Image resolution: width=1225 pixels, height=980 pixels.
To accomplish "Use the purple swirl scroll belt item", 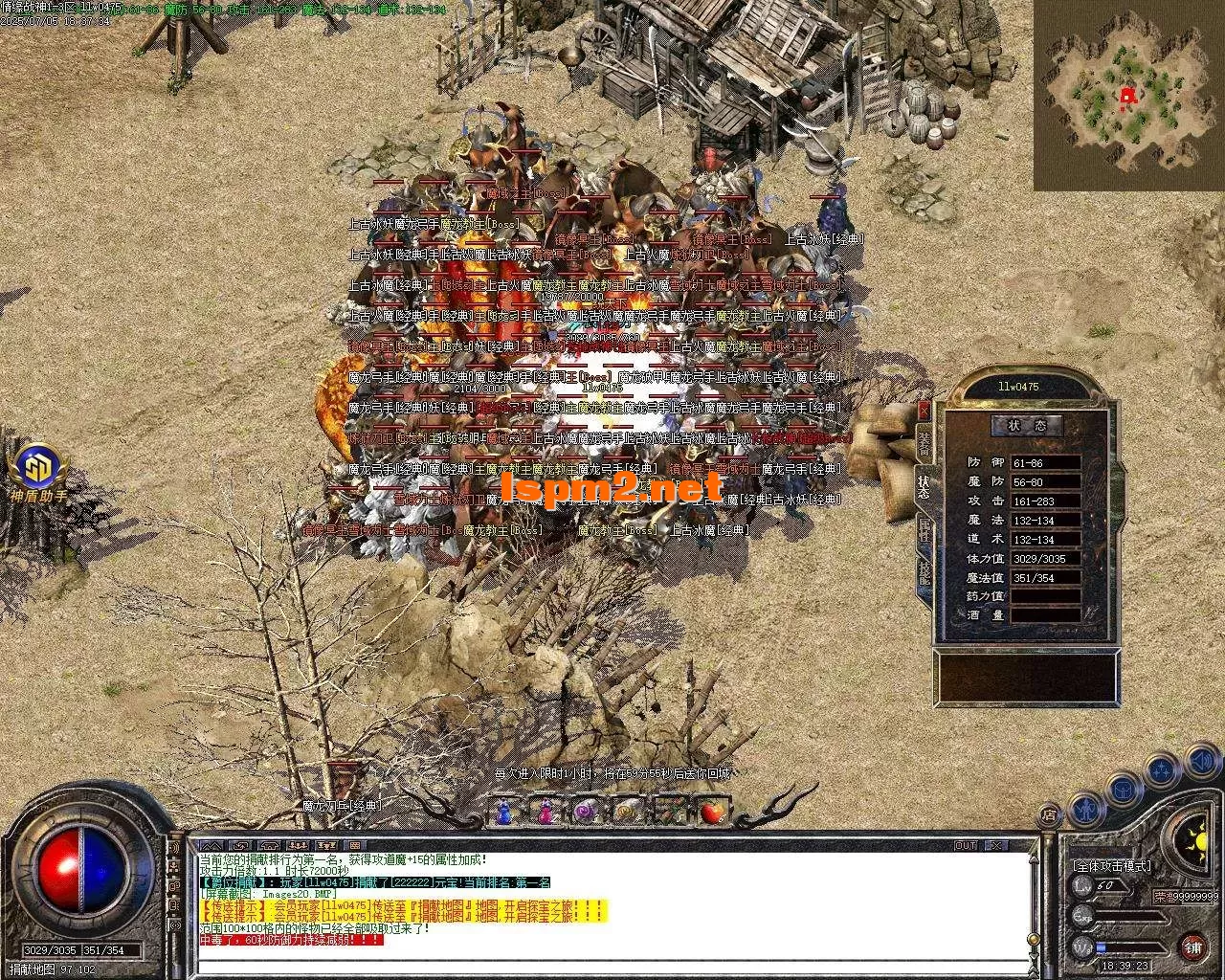I will tap(587, 812).
